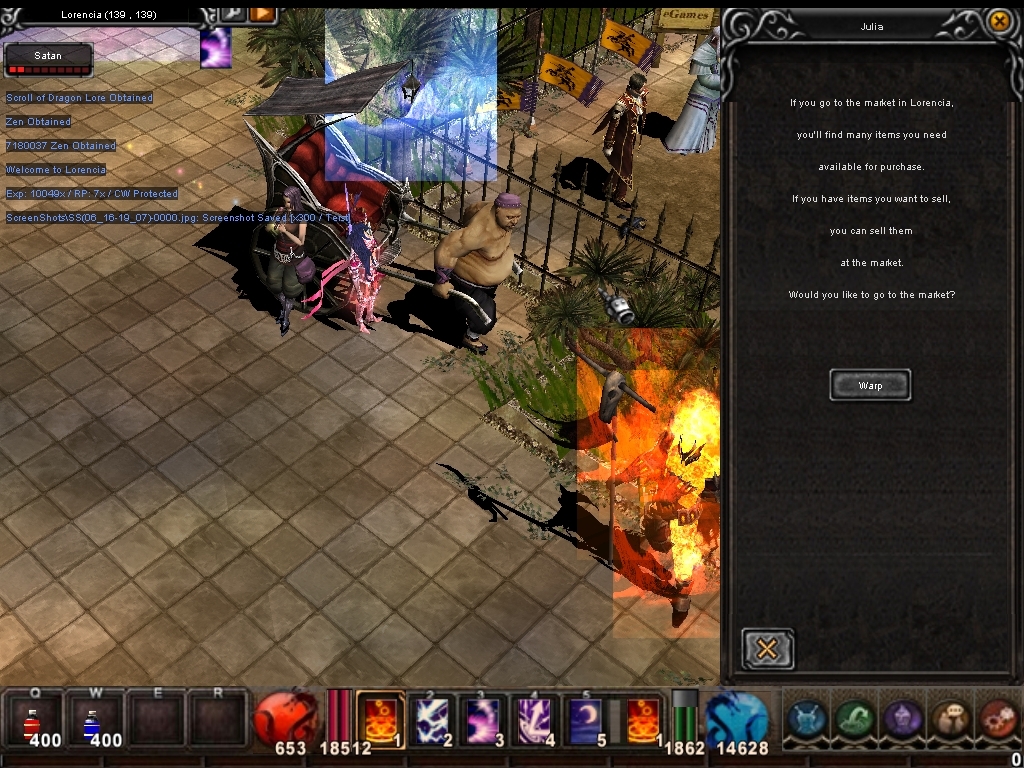
Task: Open the red gears system menu icon
Action: tap(996, 719)
